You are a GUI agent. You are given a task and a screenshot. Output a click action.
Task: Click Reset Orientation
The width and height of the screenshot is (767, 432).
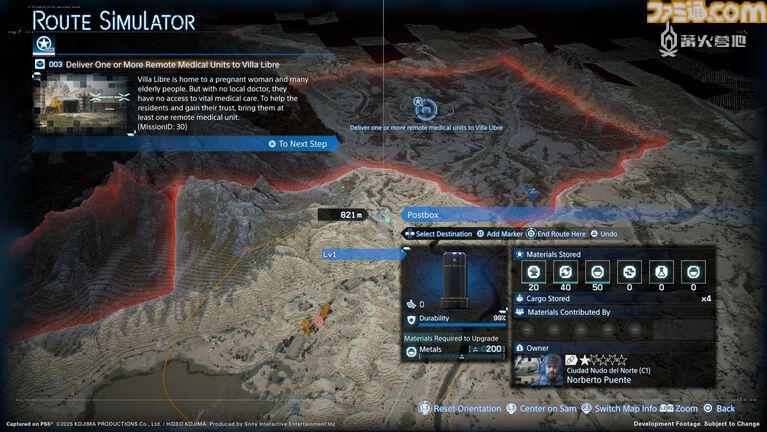[459, 408]
